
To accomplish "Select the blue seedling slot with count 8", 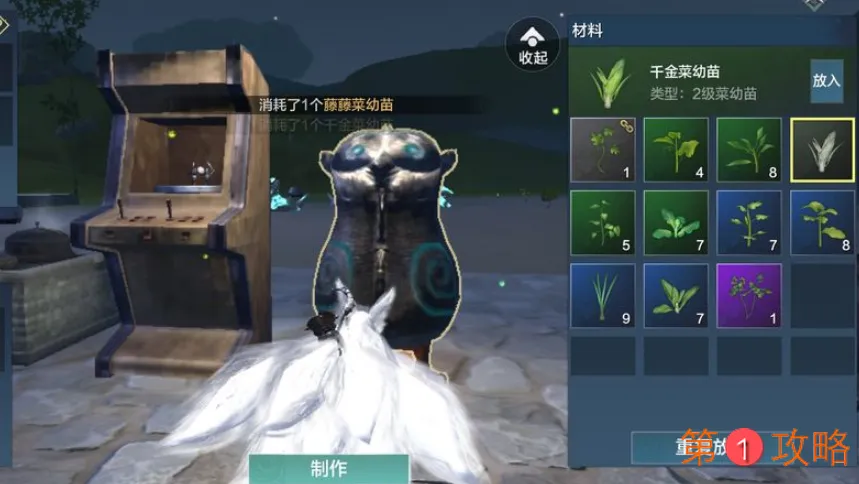I will click(x=822, y=223).
